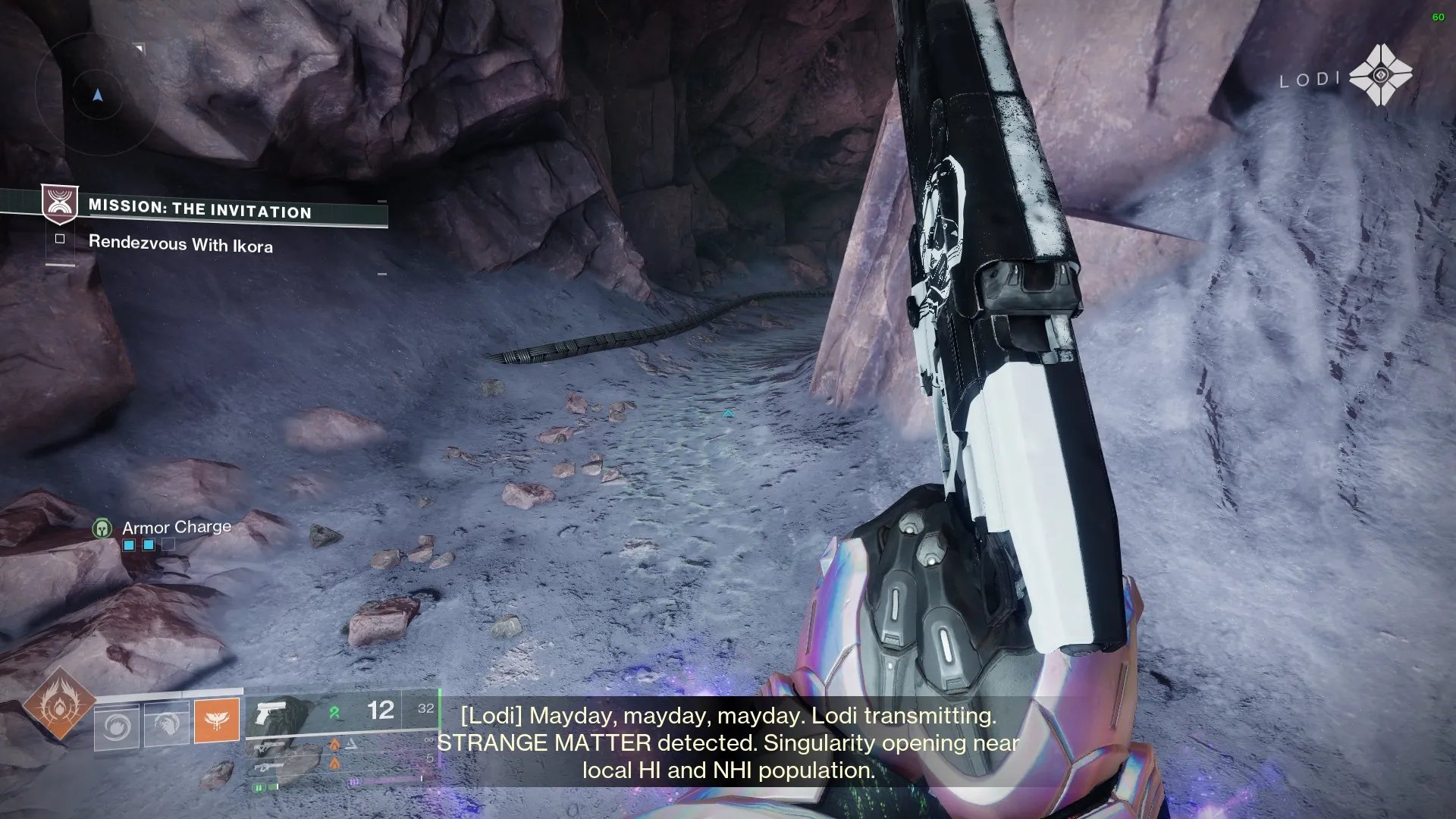This screenshot has width=1456, height=819.
Task: Select the Rendezvous With Ikora objective
Action: [180, 243]
